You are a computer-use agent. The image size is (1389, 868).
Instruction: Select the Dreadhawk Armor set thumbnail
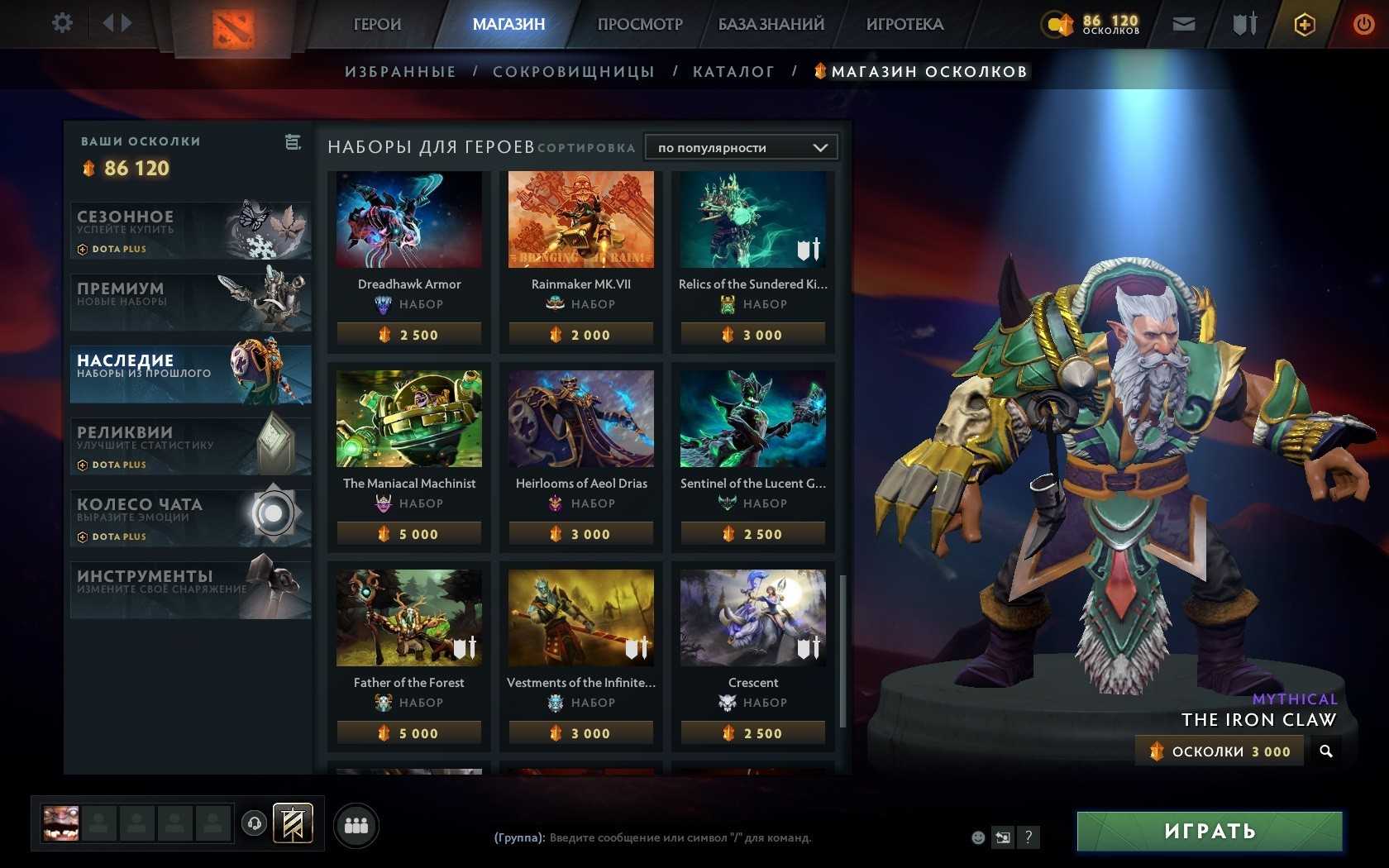pyautogui.click(x=409, y=220)
